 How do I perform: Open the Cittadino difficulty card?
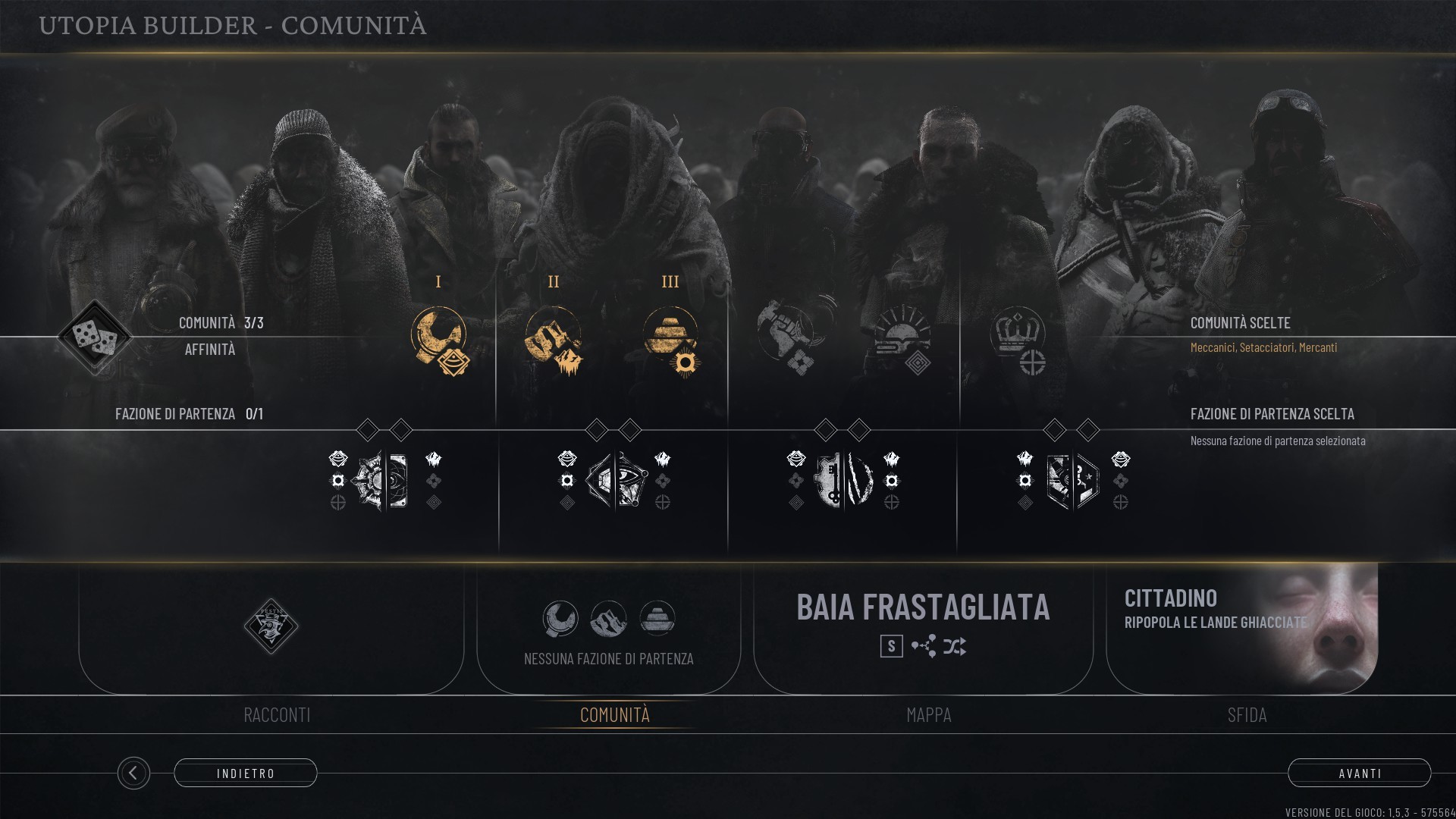[x=1241, y=627]
